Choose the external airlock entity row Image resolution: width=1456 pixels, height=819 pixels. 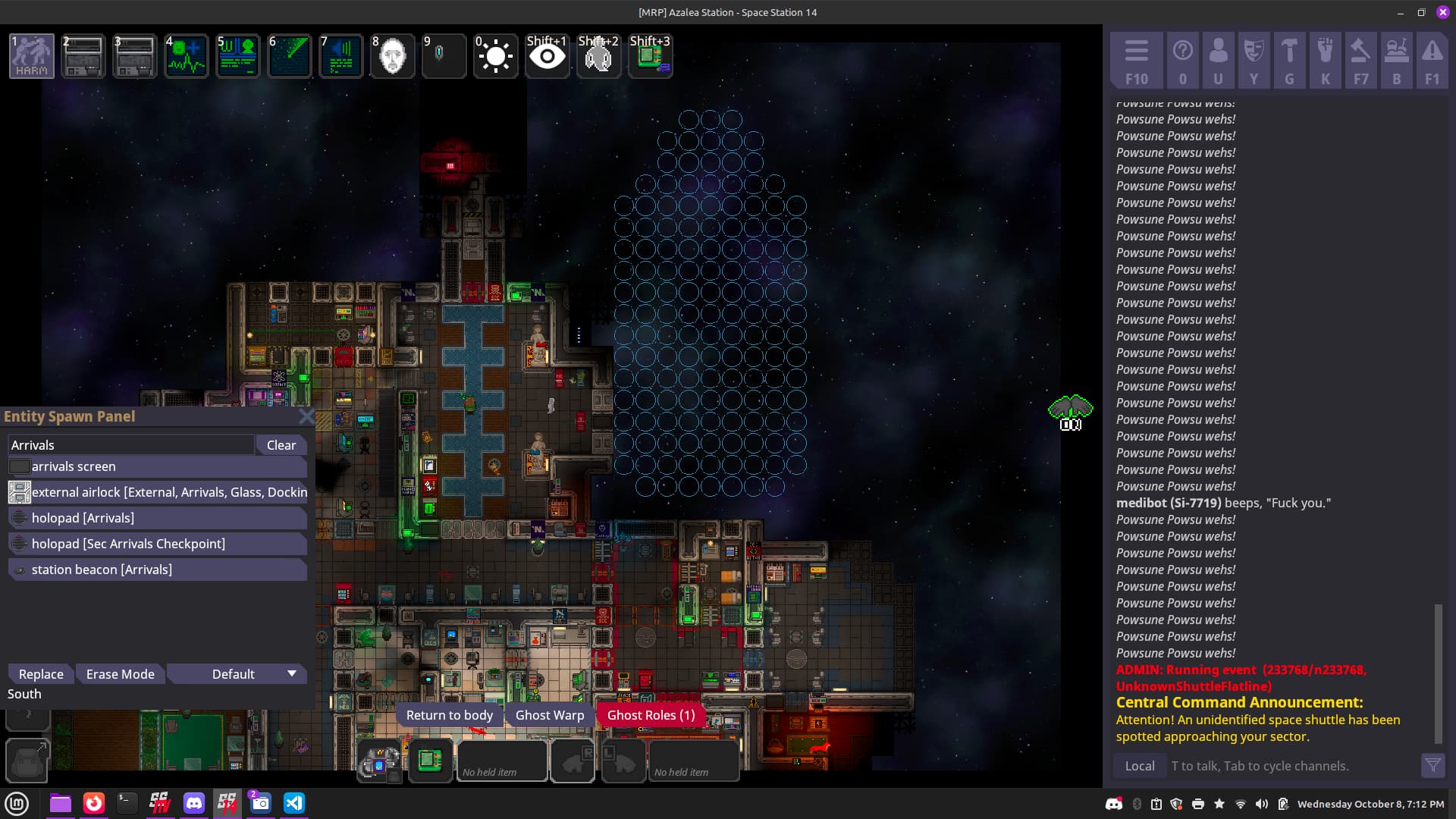click(158, 492)
